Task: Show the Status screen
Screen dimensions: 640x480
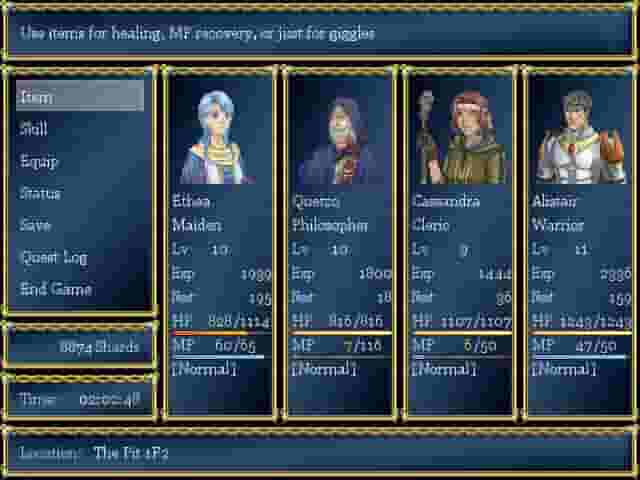Action: (80, 193)
